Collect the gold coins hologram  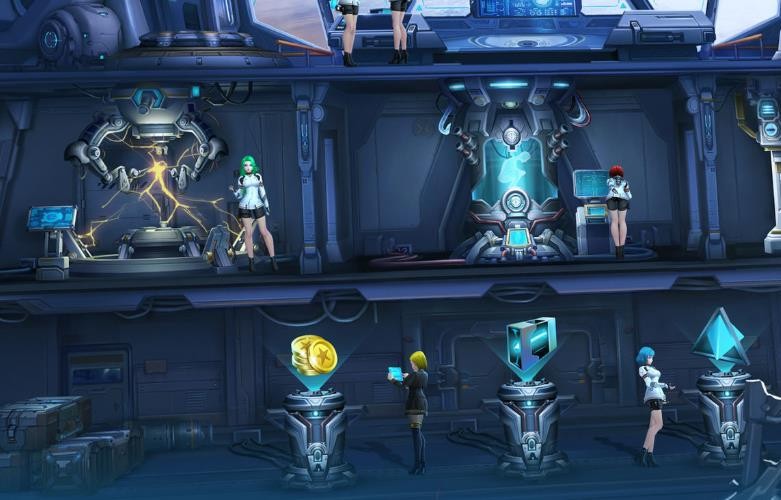tap(312, 356)
